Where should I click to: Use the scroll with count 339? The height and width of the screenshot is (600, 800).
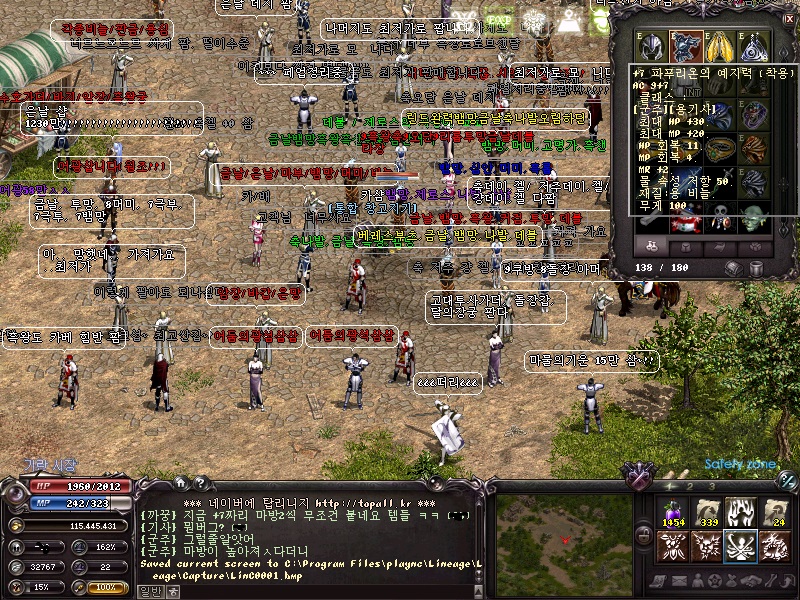click(x=706, y=512)
